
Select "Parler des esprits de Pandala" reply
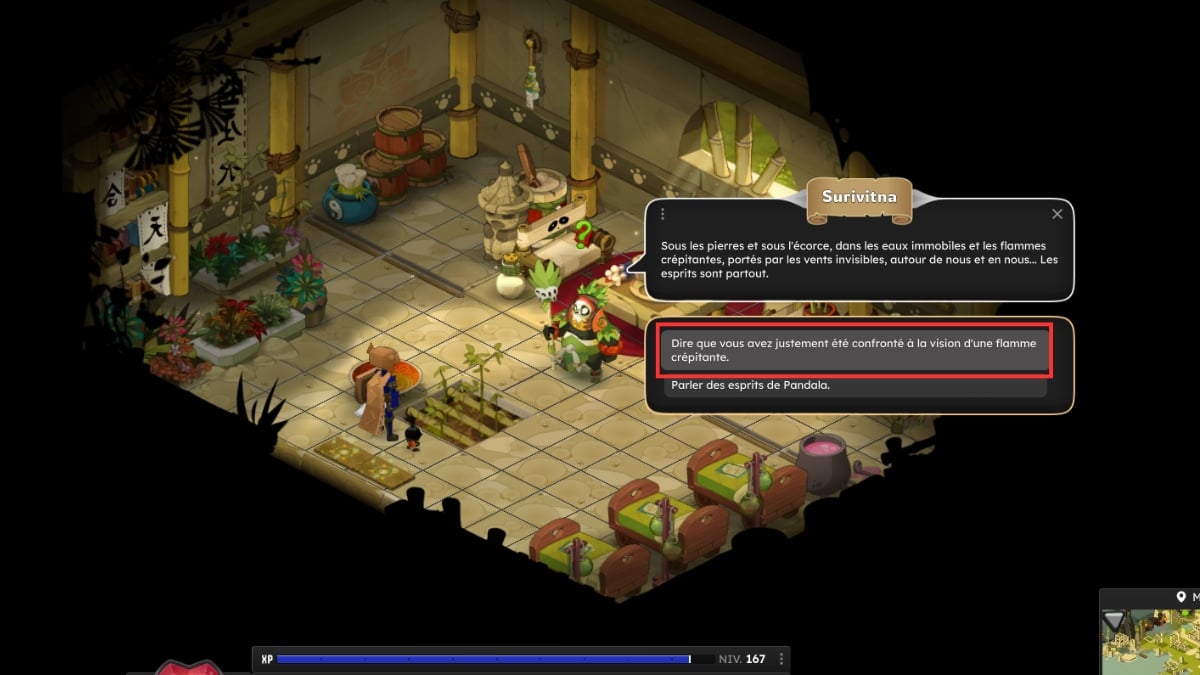pyautogui.click(x=855, y=387)
